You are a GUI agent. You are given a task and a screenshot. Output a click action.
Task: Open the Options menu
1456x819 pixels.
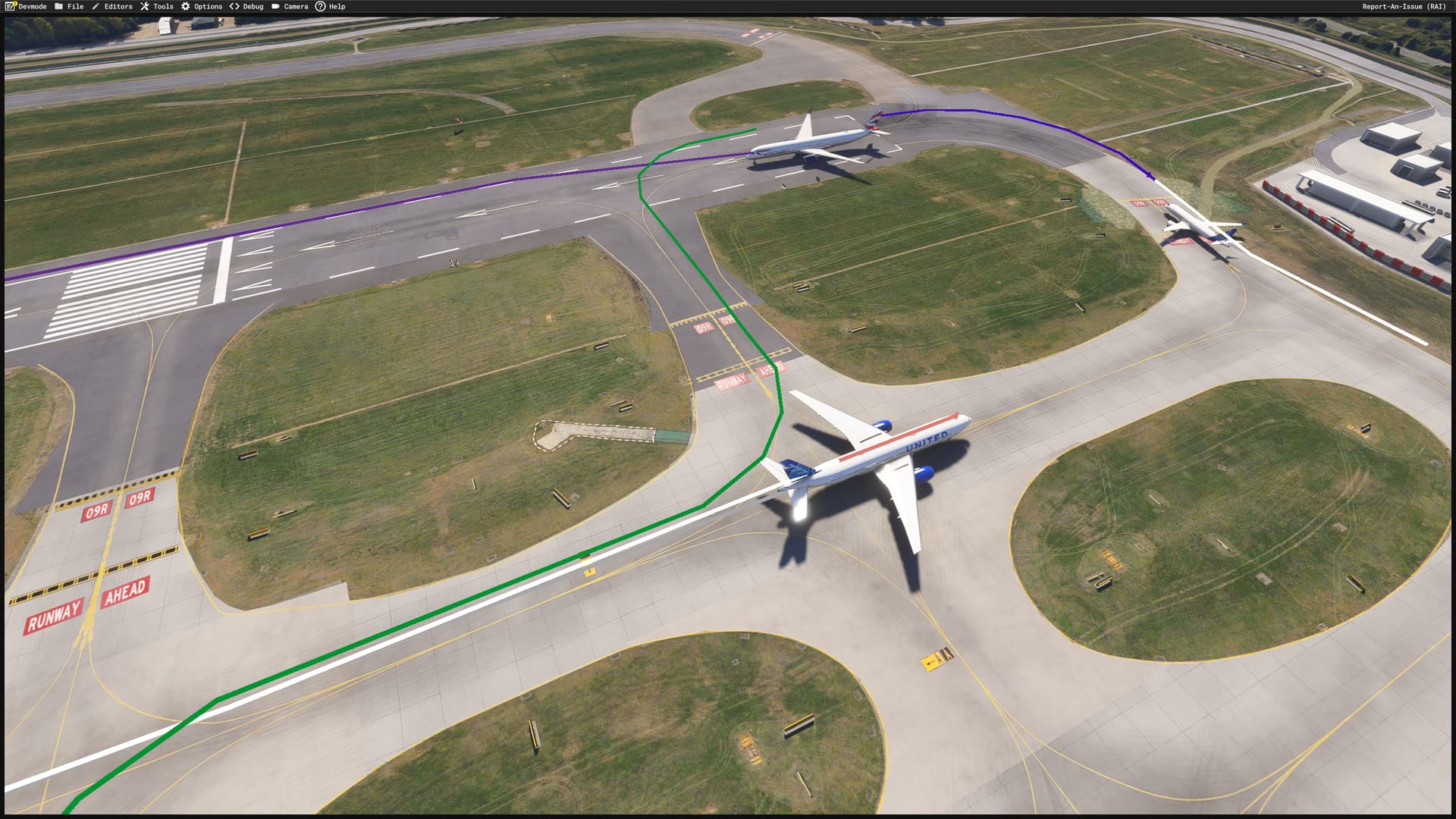click(202, 7)
